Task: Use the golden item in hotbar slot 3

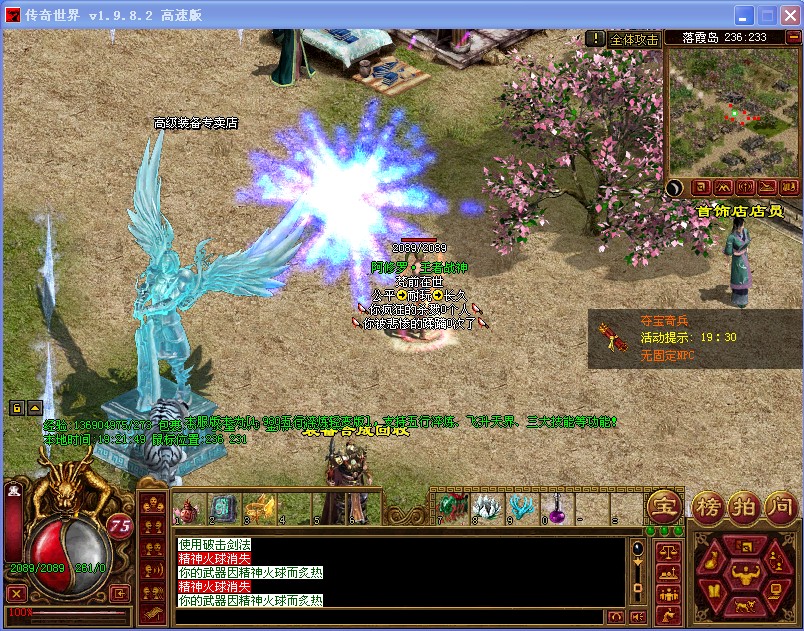Action: [260, 508]
